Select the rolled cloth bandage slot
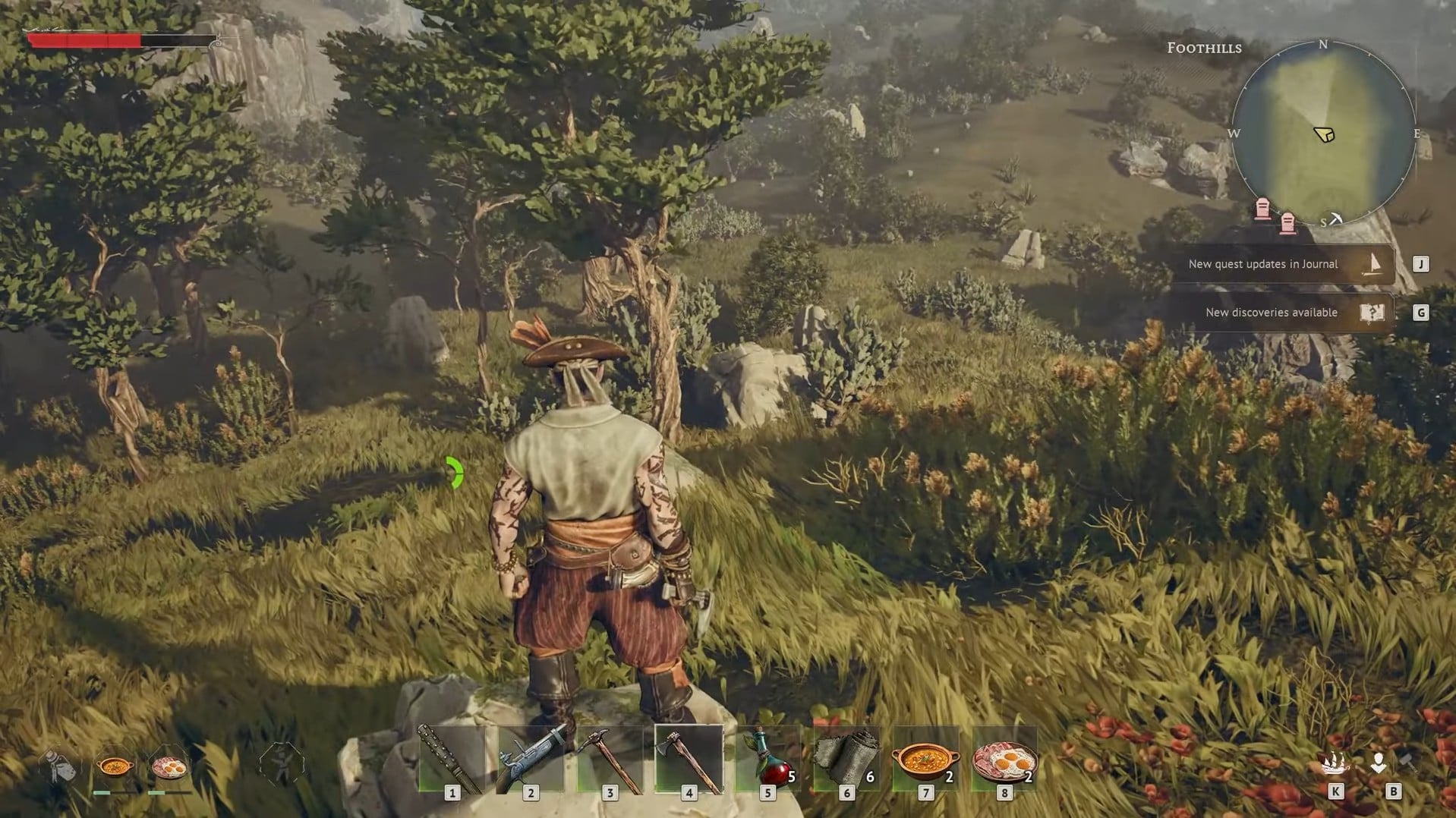 [847, 760]
